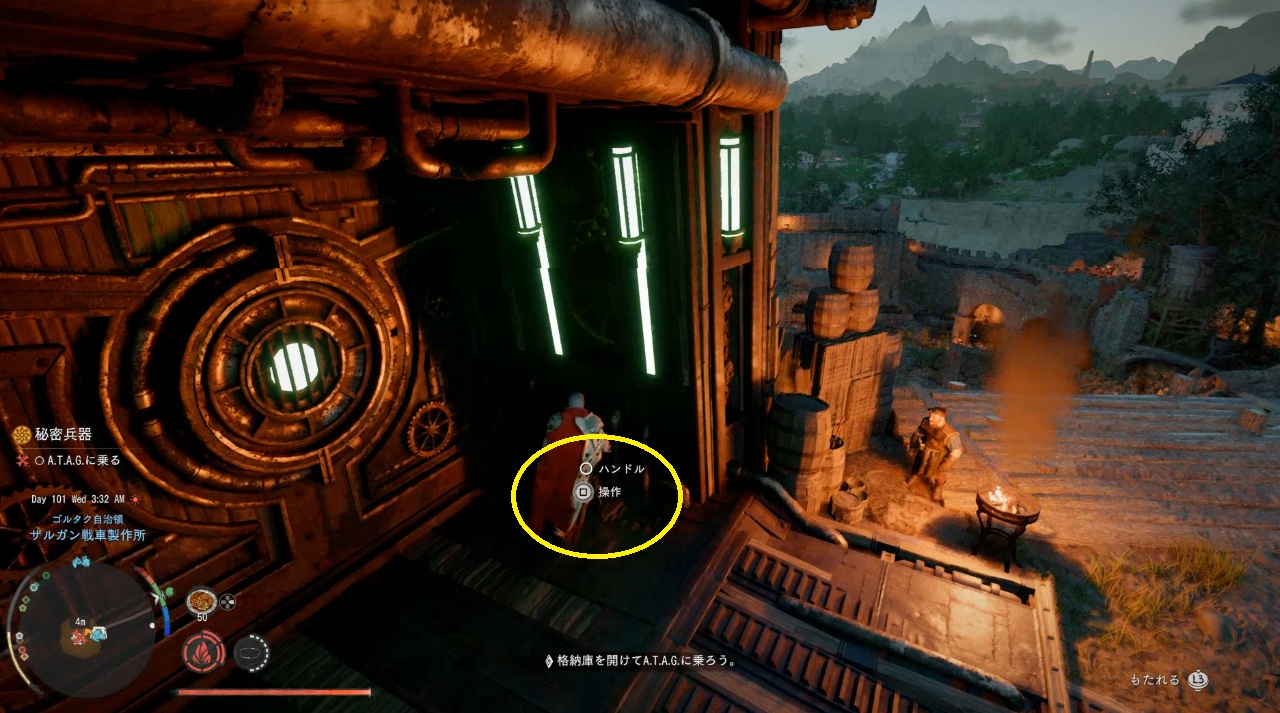Select the A.T.A.G.に乗る objective line
Image resolution: width=1280 pixels, height=713 pixels.
point(78,461)
